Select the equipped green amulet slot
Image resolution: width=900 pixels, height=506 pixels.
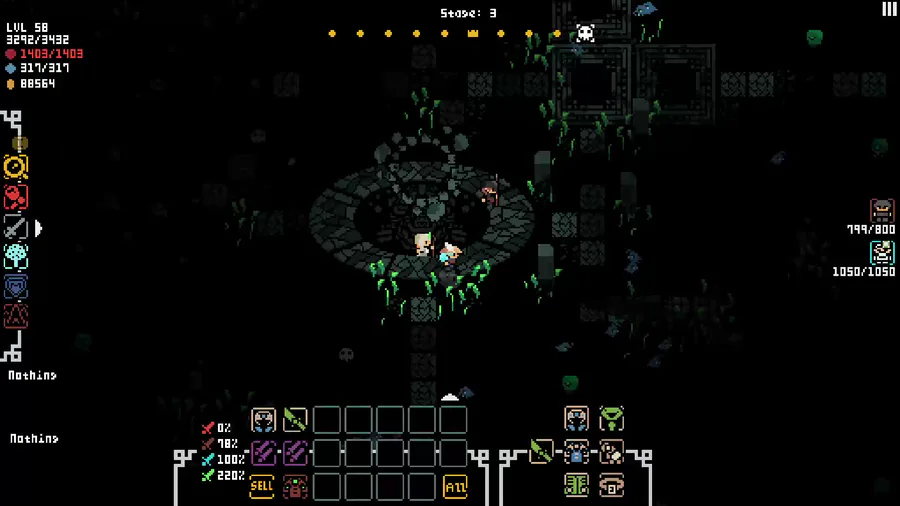[x=611, y=418]
